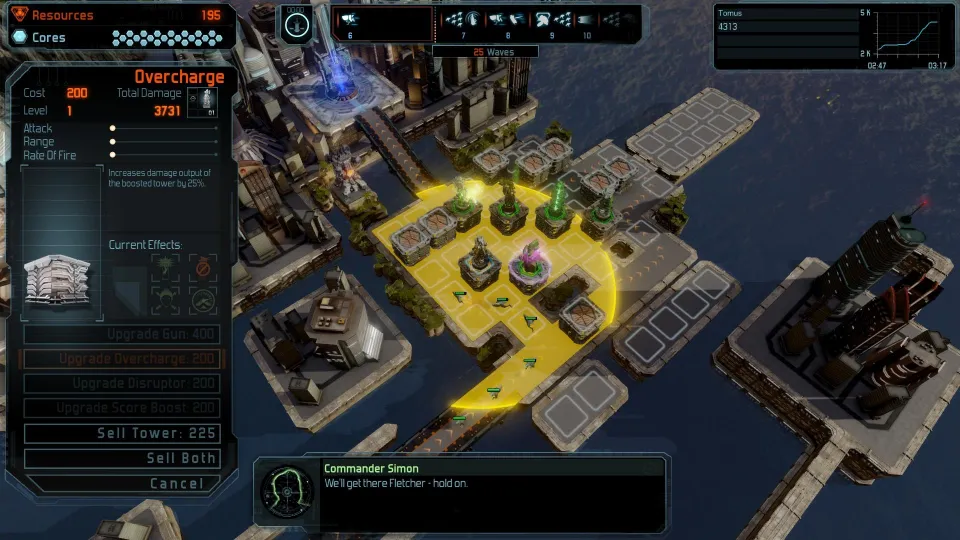Click the wave timer icon
960x540 pixels.
coord(295,23)
